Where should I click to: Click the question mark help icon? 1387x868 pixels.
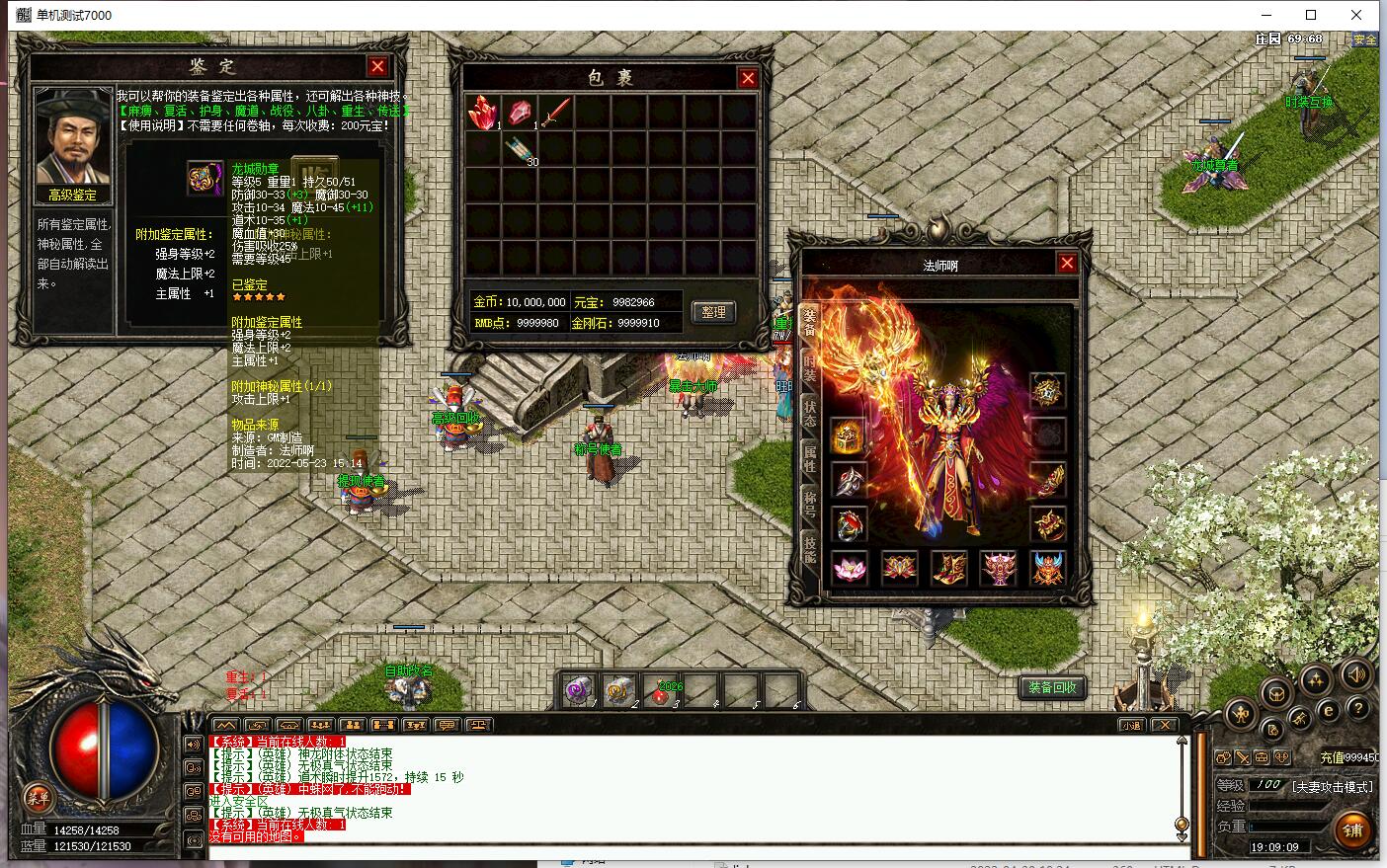[1357, 709]
